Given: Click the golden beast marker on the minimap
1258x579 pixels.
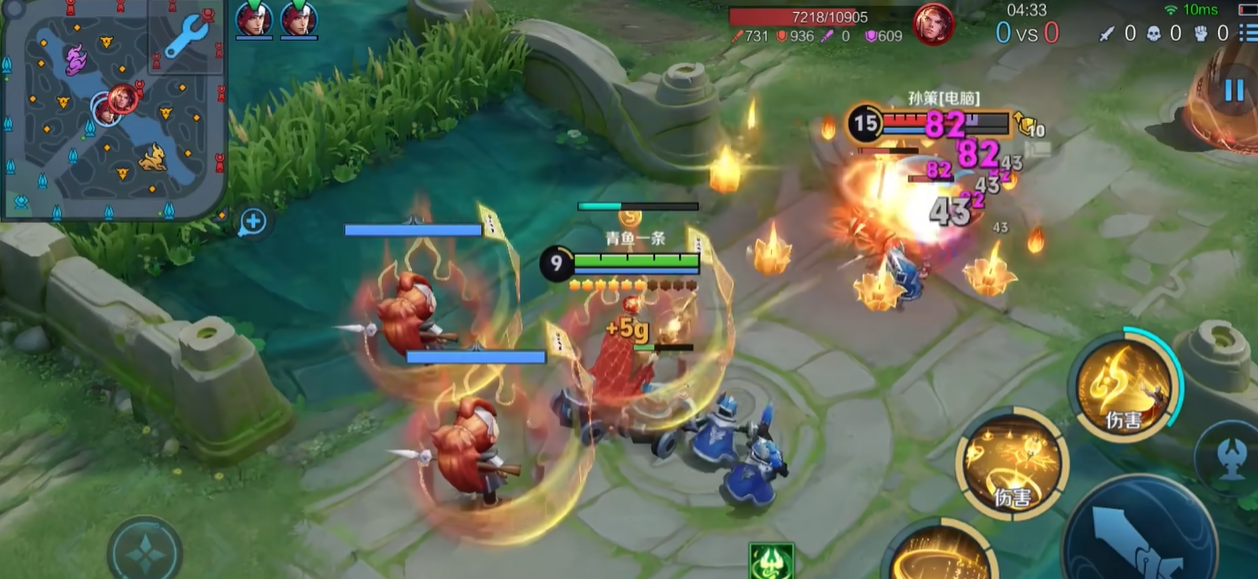Looking at the screenshot, I should click(152, 158).
